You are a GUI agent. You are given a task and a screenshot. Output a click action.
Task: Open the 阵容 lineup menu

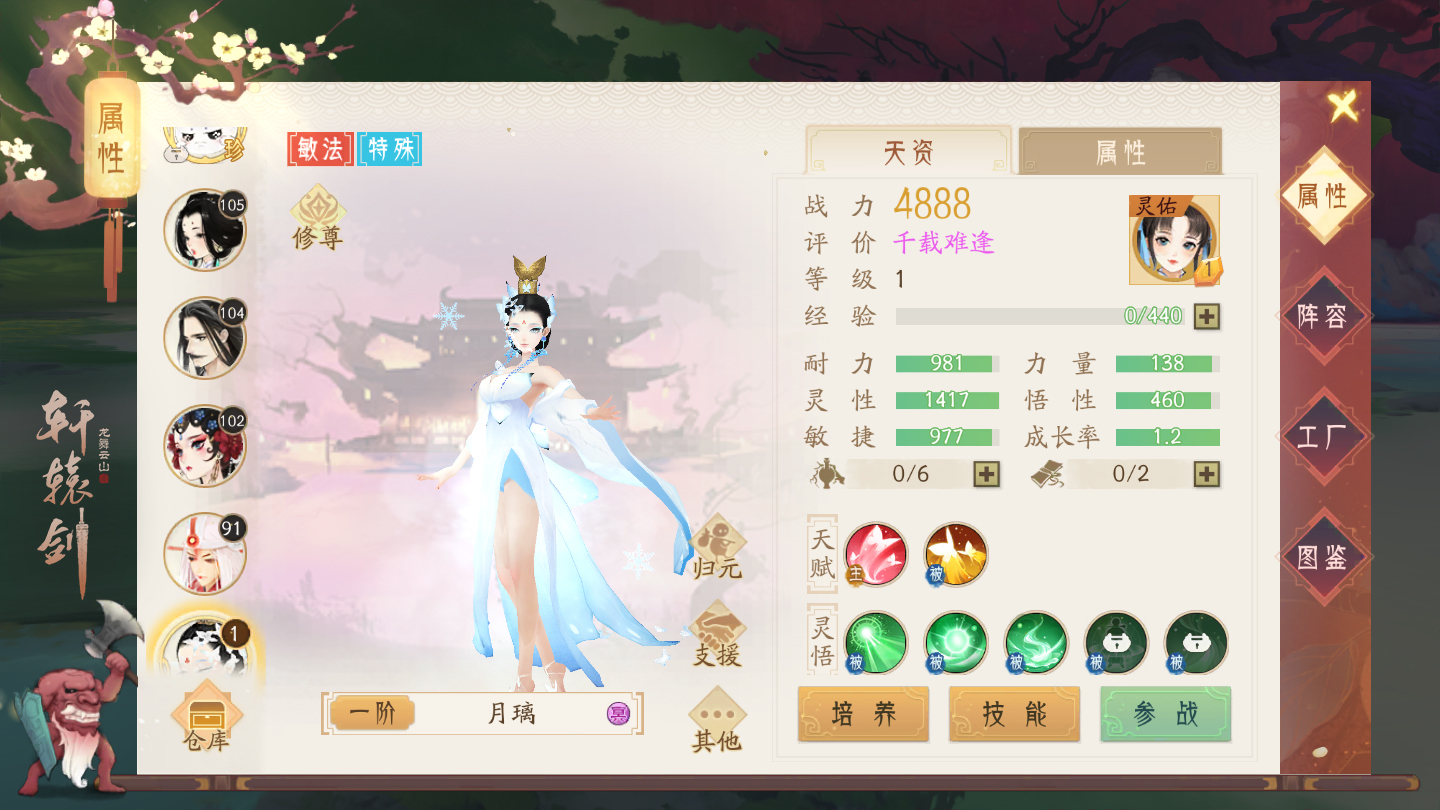pyautogui.click(x=1322, y=317)
